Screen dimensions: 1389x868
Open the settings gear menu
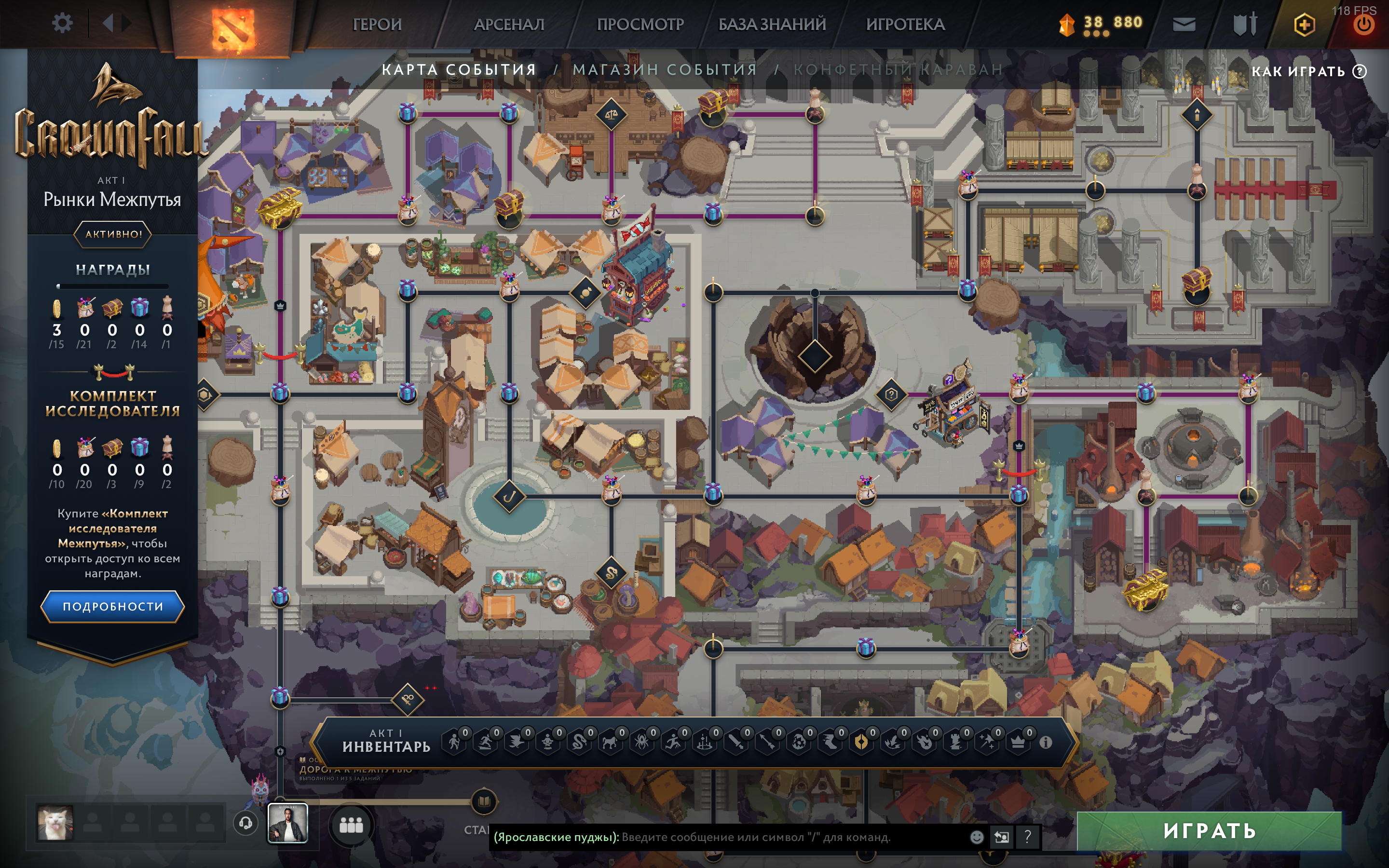(x=62, y=24)
